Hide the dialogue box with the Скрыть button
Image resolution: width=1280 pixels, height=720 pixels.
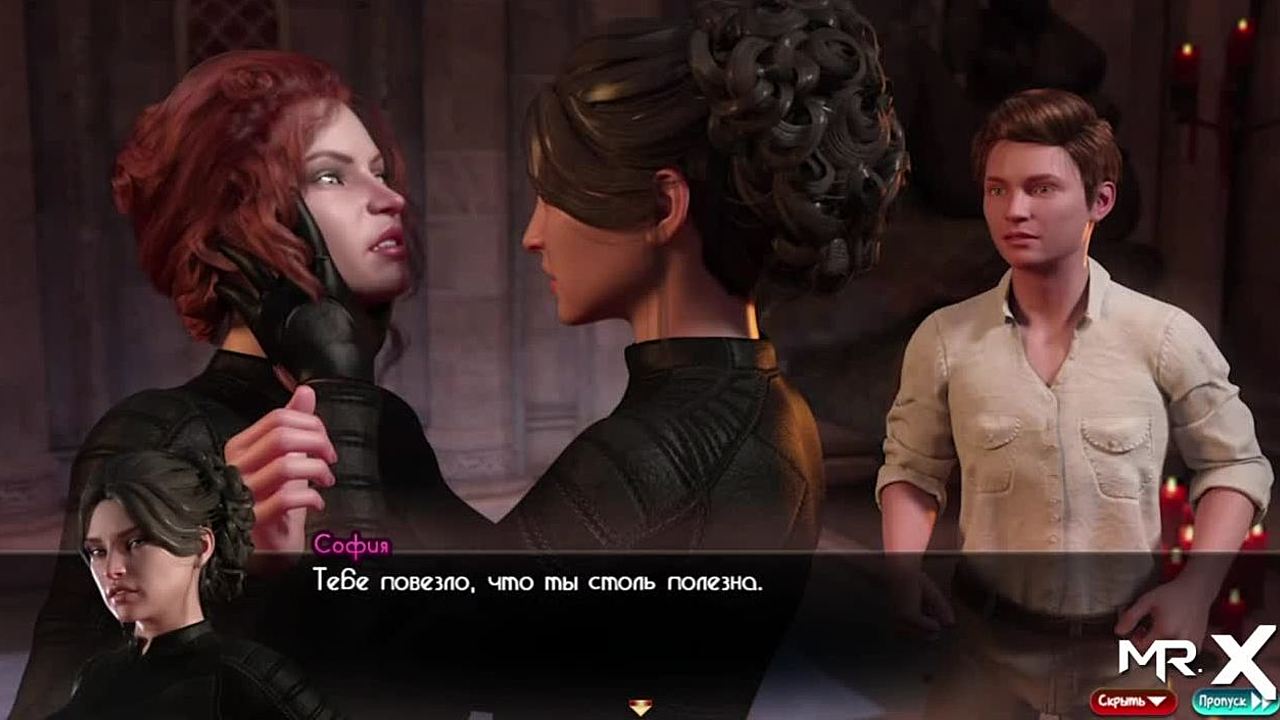click(x=1133, y=701)
